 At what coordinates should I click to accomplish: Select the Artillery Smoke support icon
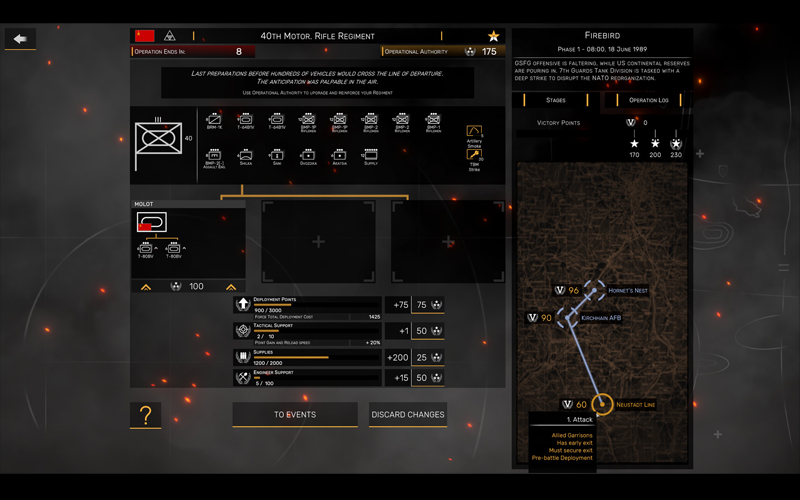pos(474,132)
